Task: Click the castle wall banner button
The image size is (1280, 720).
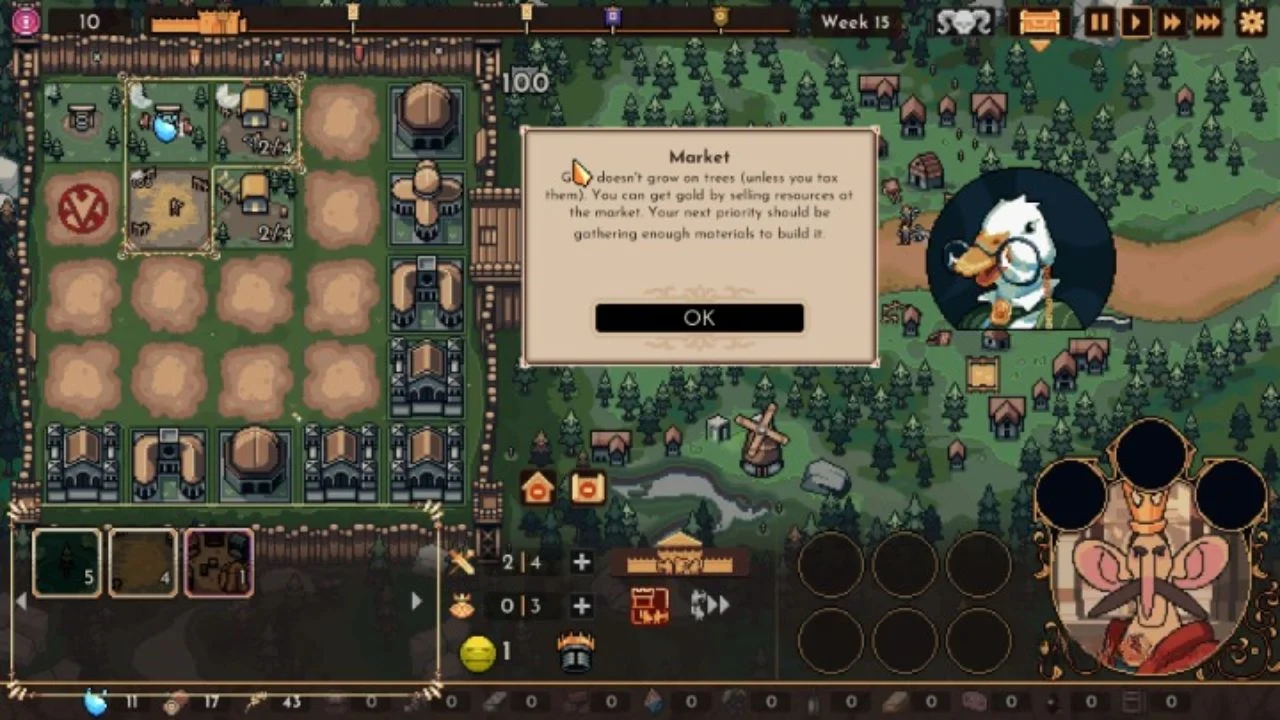Action: (x=680, y=558)
